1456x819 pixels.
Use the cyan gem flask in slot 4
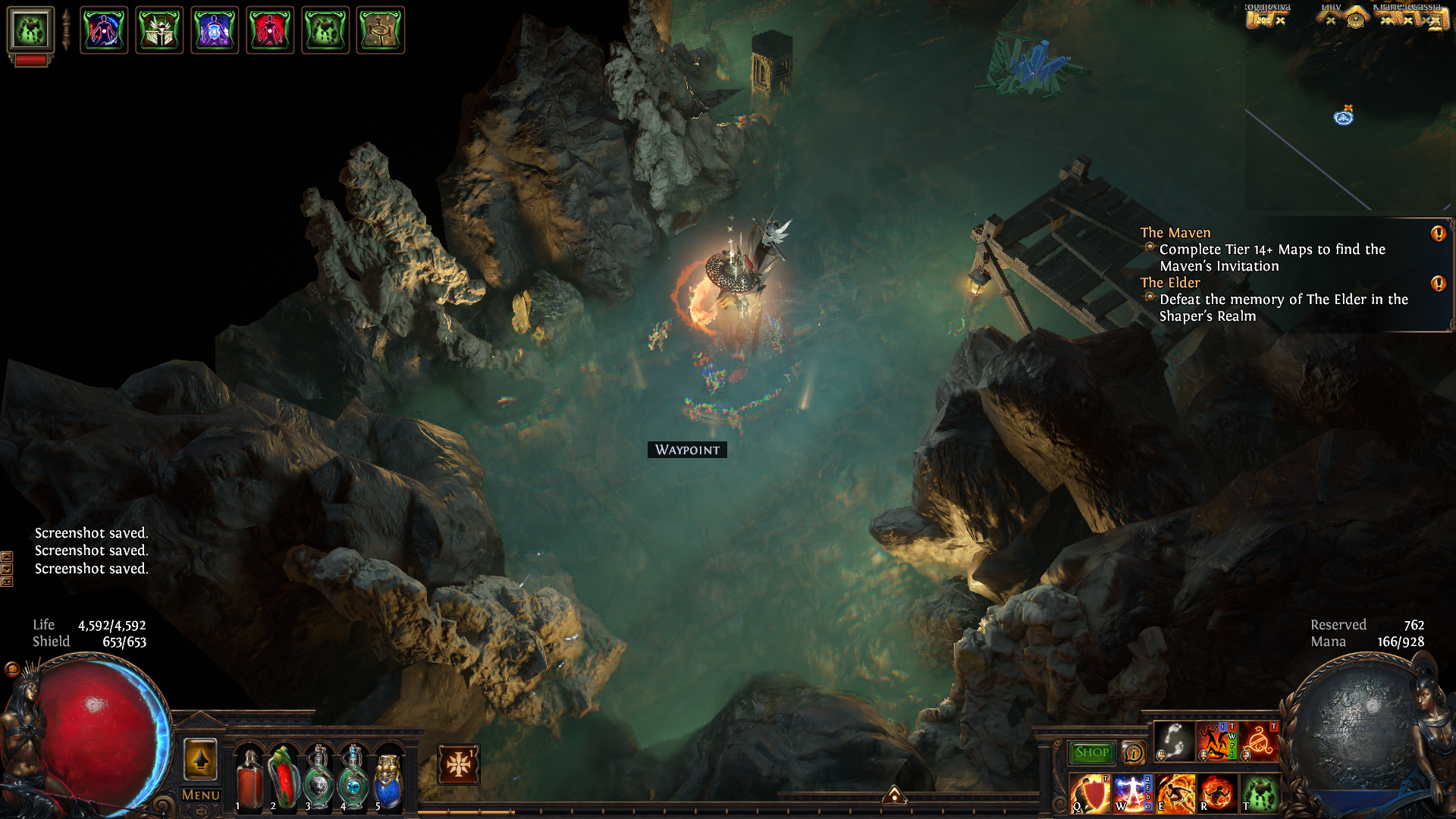353,778
